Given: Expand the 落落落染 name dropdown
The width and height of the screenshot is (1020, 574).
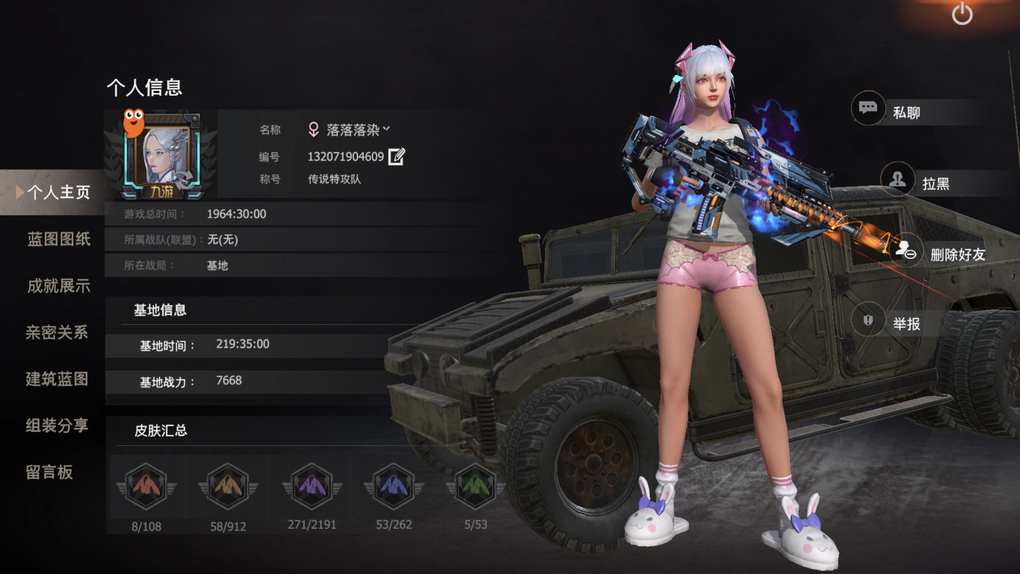Looking at the screenshot, I should [386, 129].
